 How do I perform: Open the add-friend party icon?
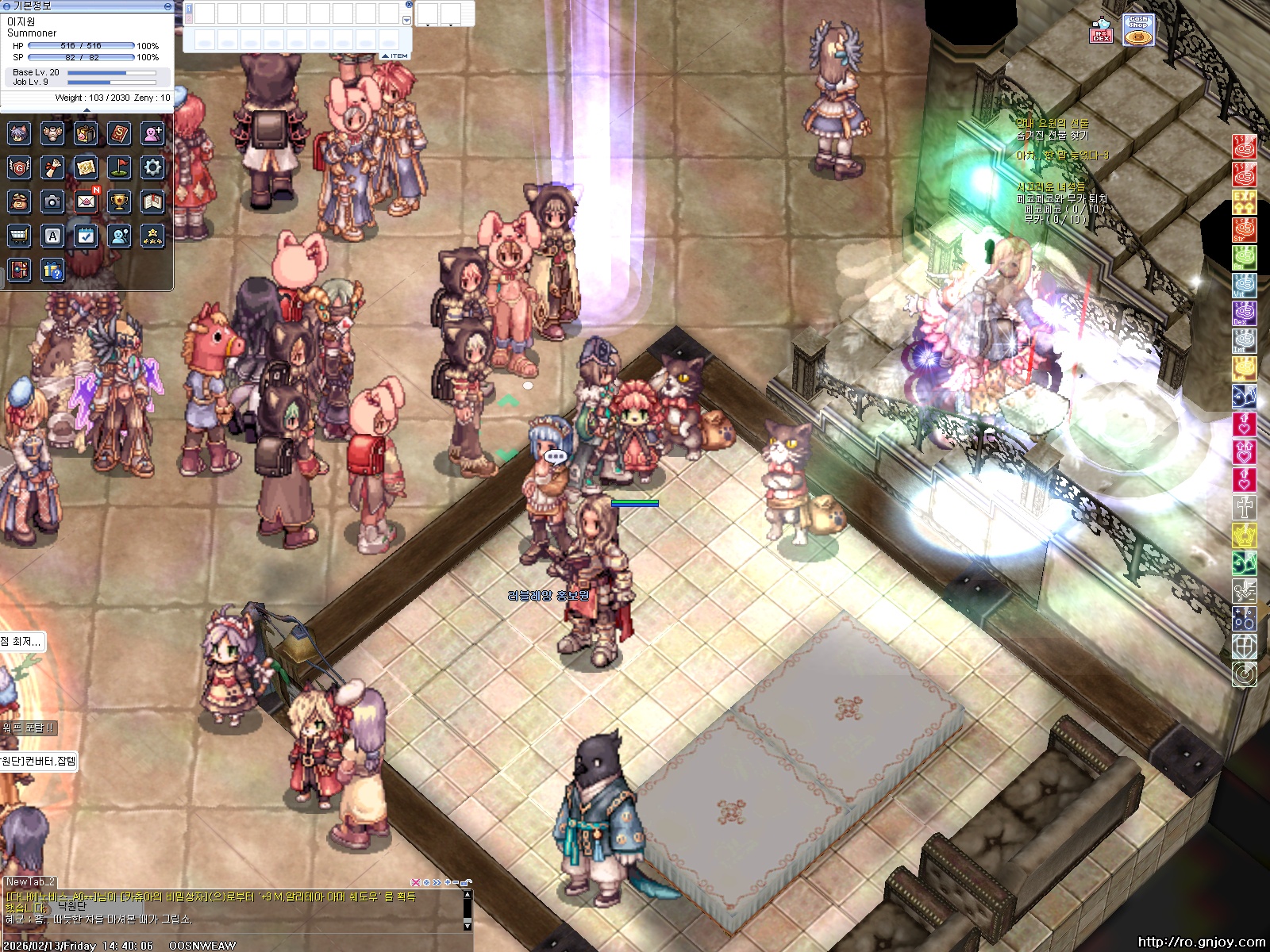(x=152, y=133)
